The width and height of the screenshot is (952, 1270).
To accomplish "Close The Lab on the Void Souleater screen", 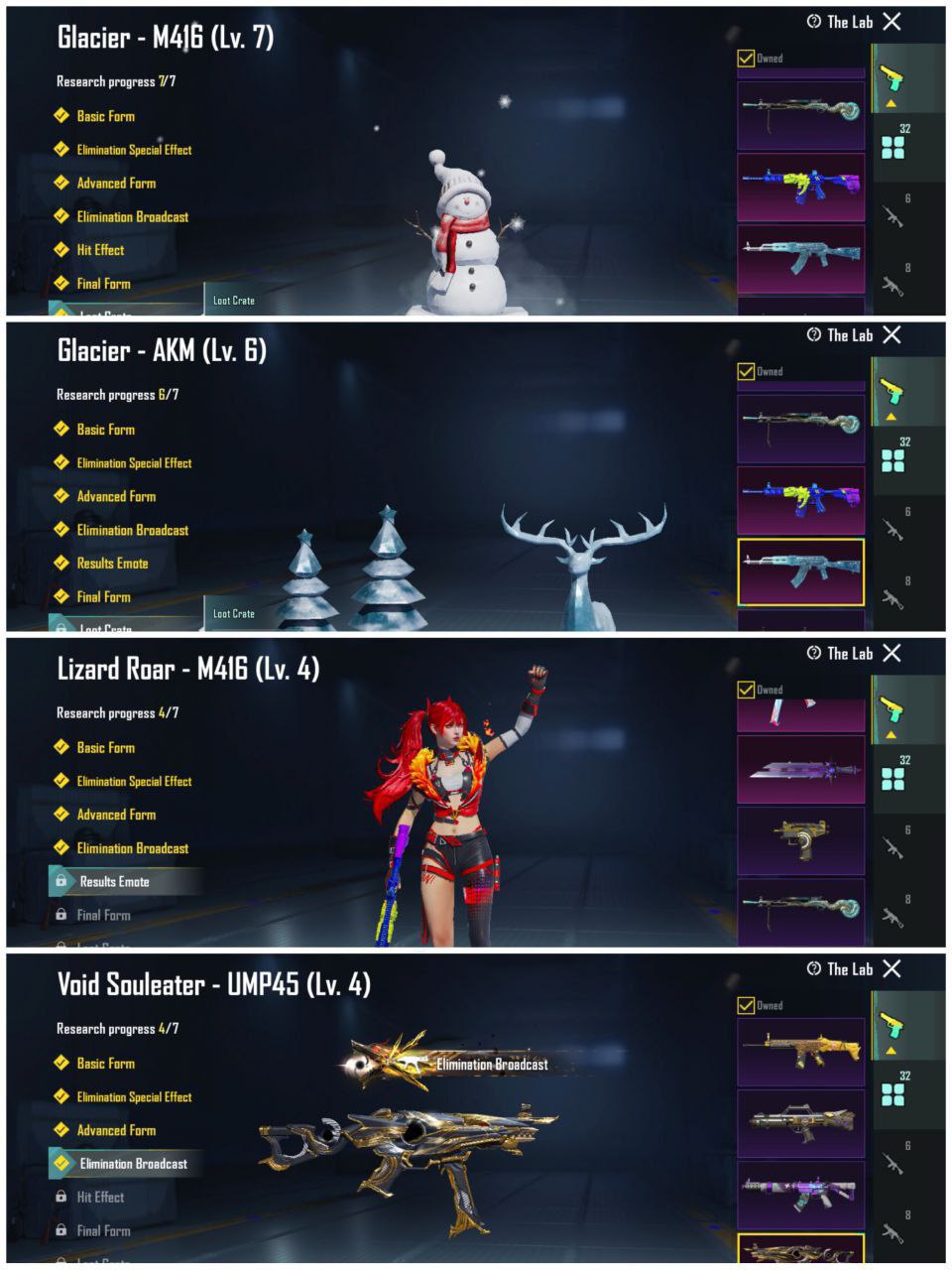I will 892,968.
